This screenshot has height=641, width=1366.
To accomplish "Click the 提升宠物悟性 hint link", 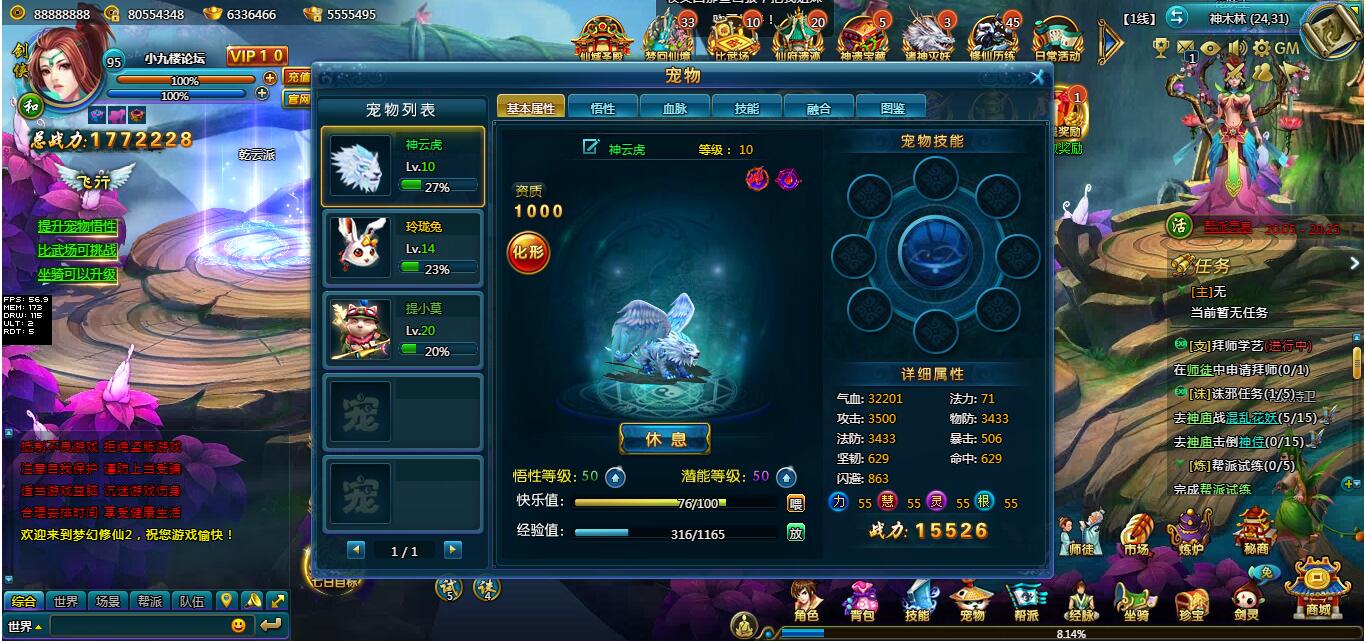I will coord(77,226).
